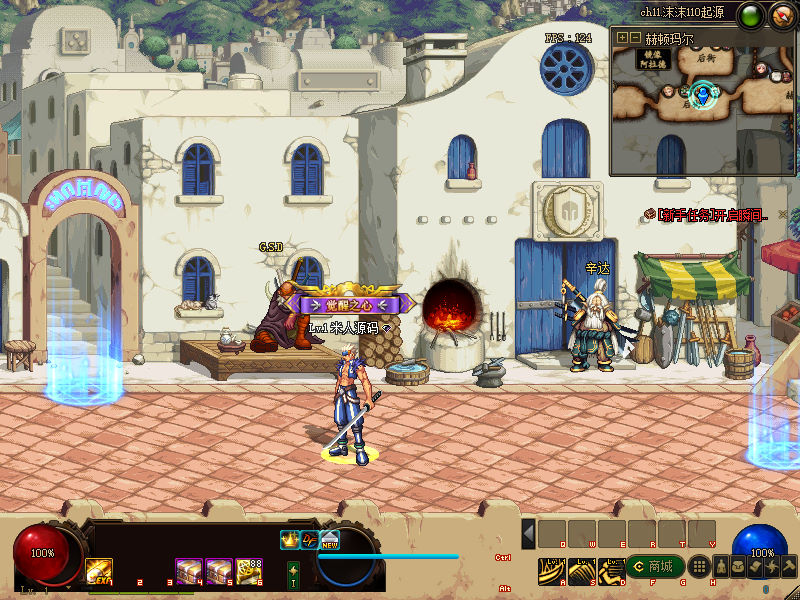Open the compass icon at top right
Image resolution: width=800 pixels, height=600 pixels.
tap(781, 16)
